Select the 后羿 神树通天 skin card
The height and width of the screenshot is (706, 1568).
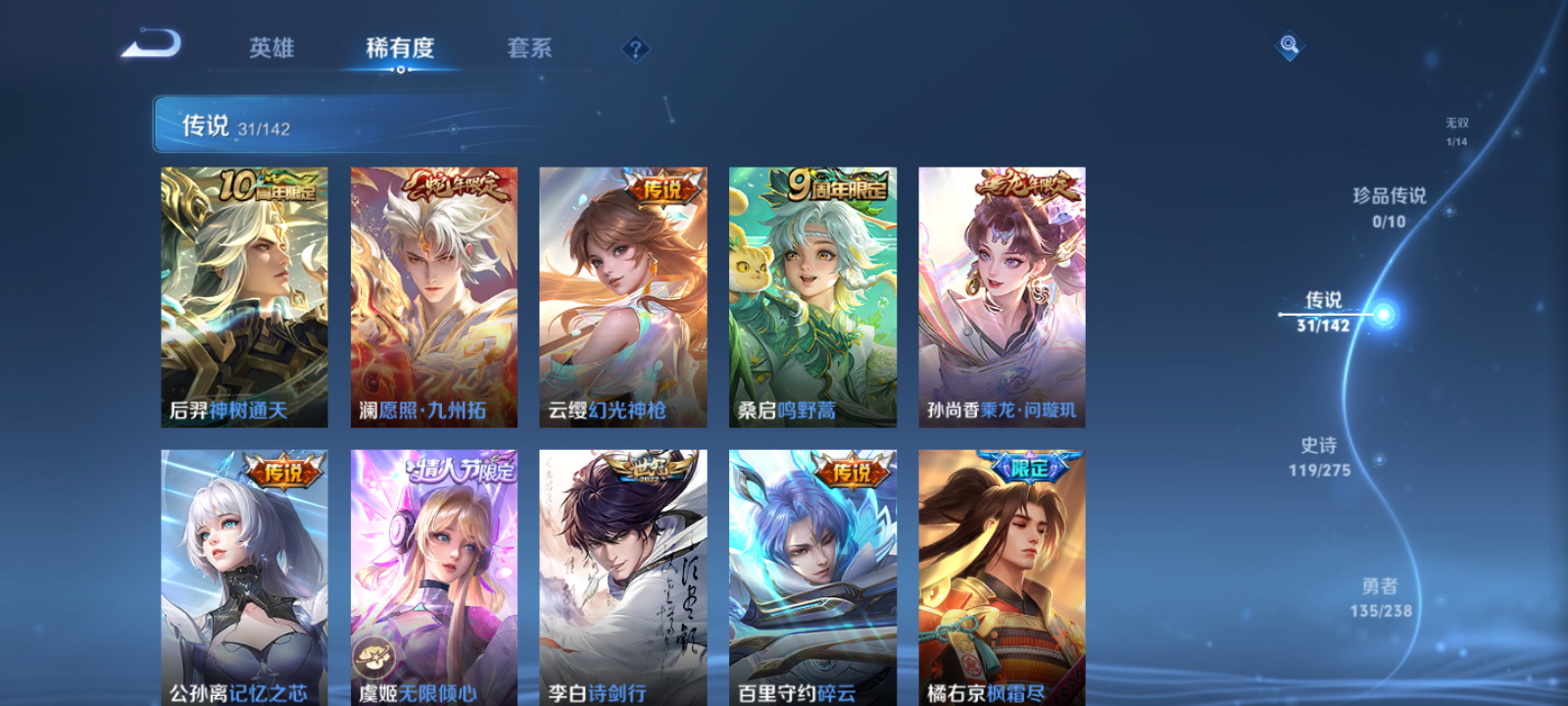tap(243, 296)
